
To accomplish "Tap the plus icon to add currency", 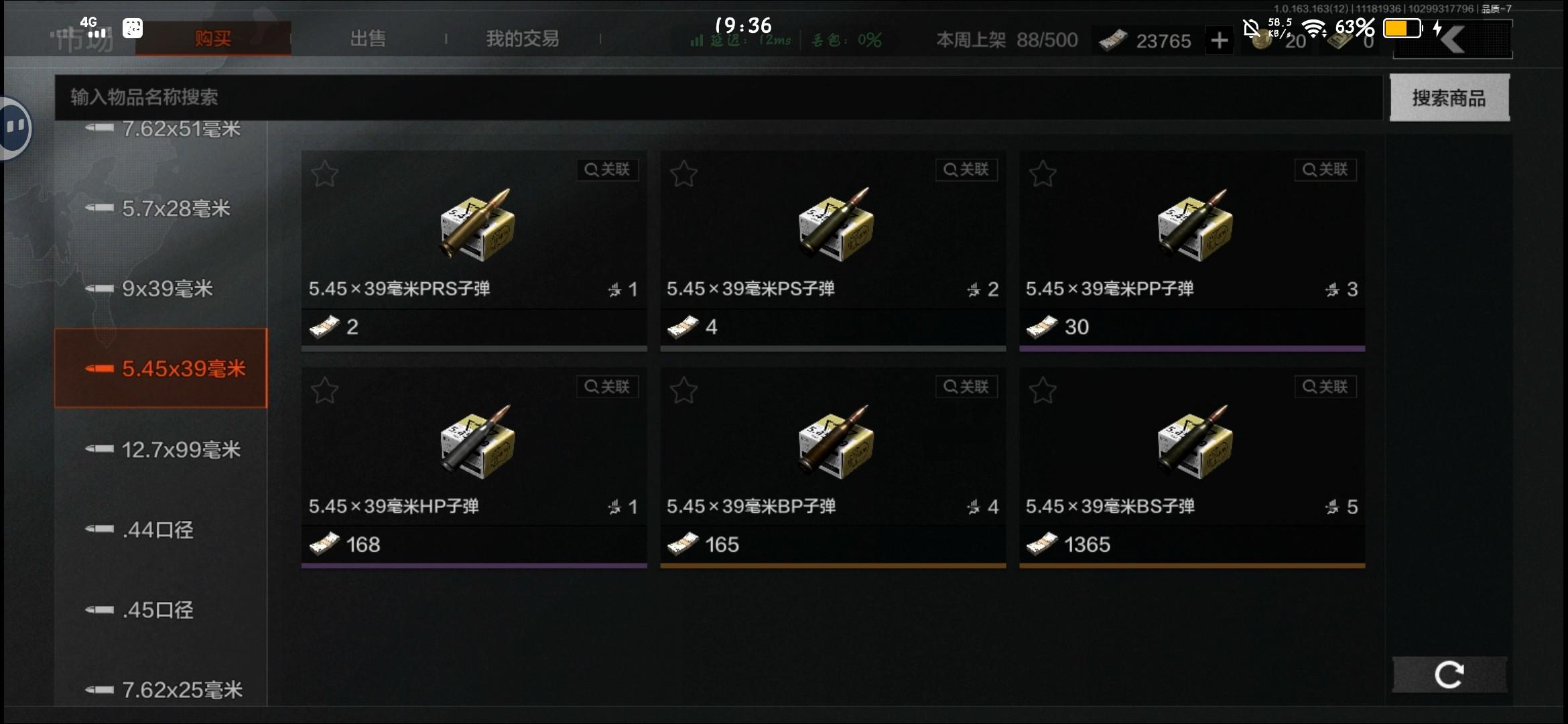I will pos(1220,40).
